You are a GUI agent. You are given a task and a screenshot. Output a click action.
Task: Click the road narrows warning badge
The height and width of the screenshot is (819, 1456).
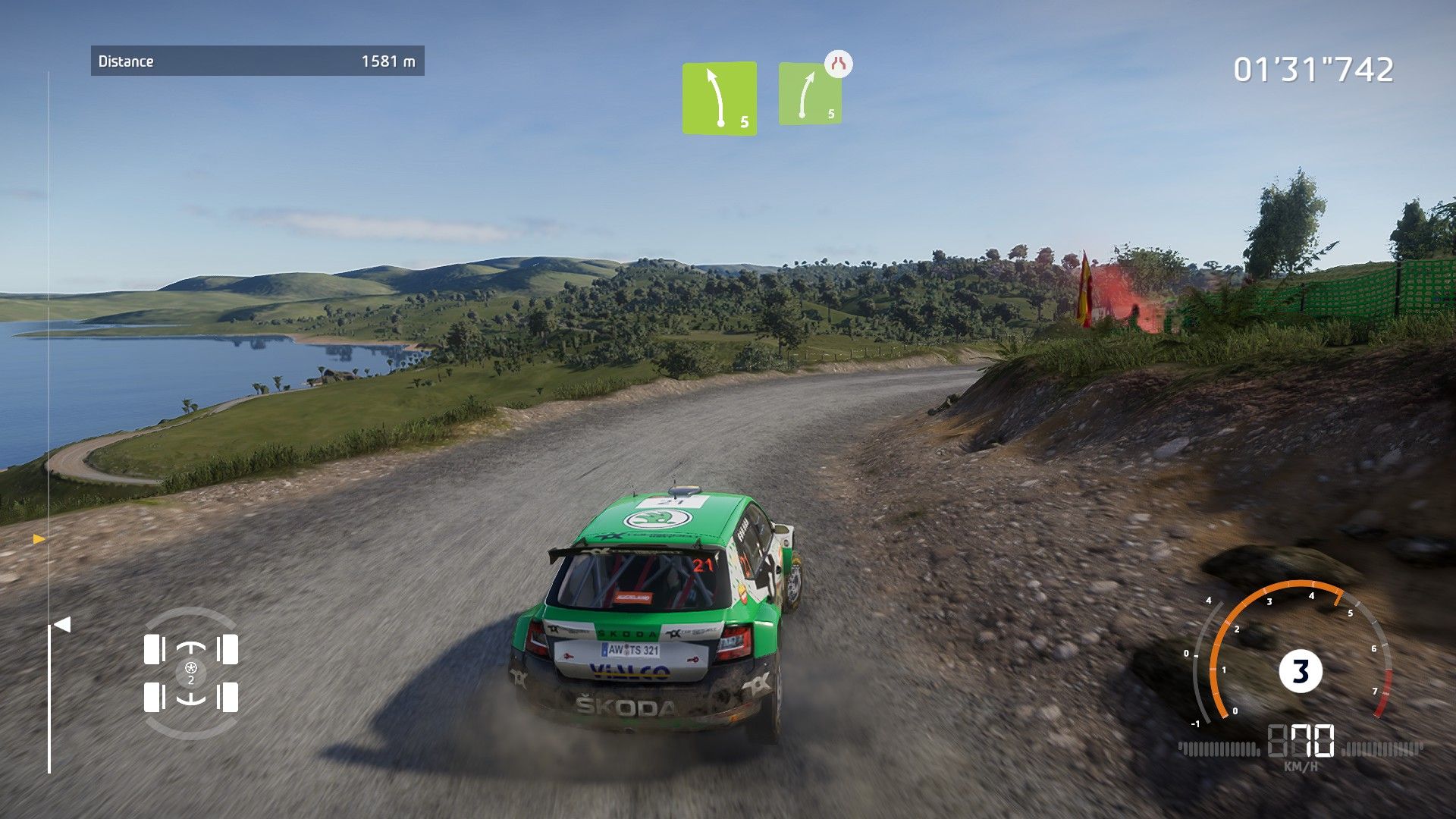(838, 64)
